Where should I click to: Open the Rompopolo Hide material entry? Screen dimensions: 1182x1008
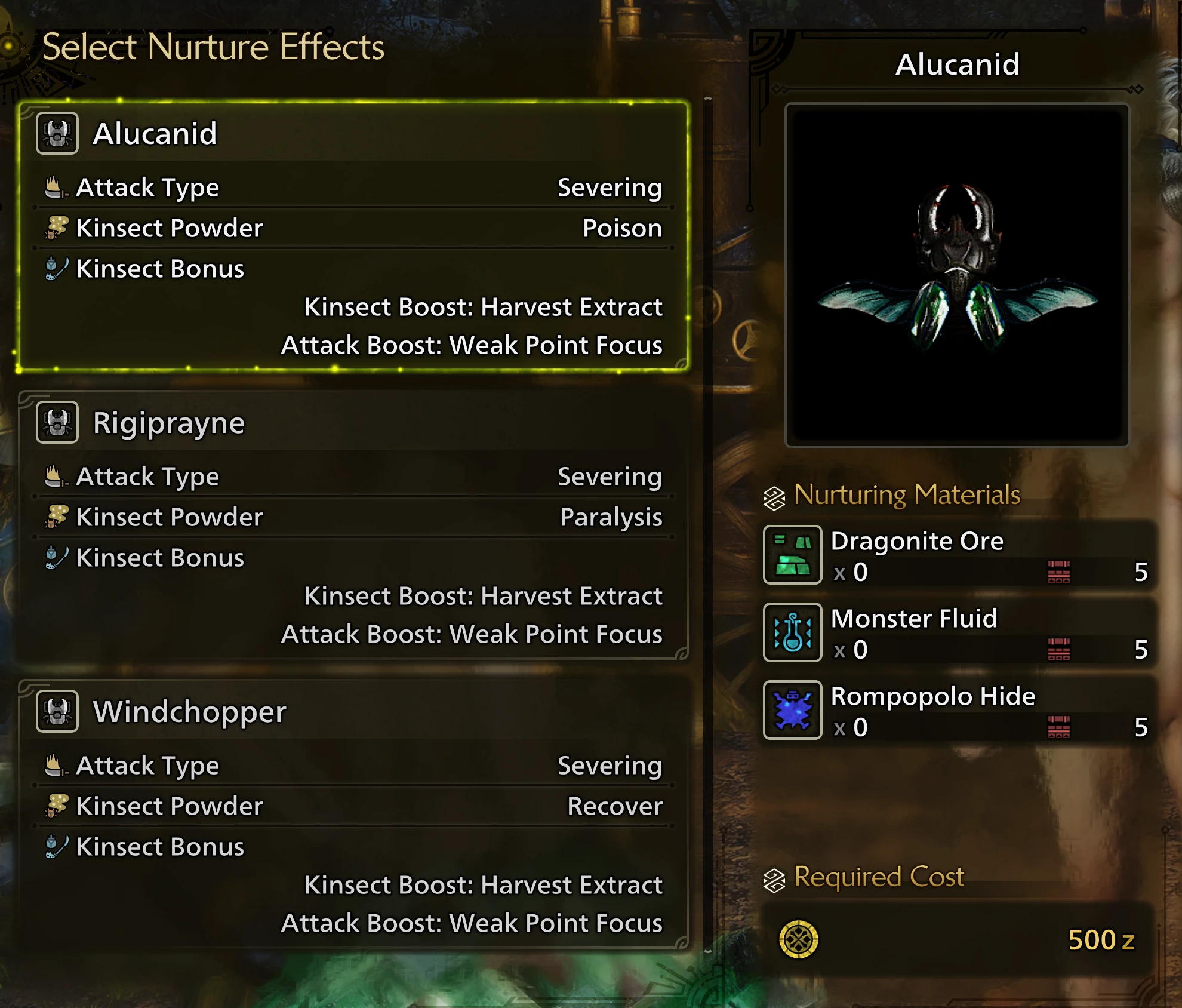point(959,710)
